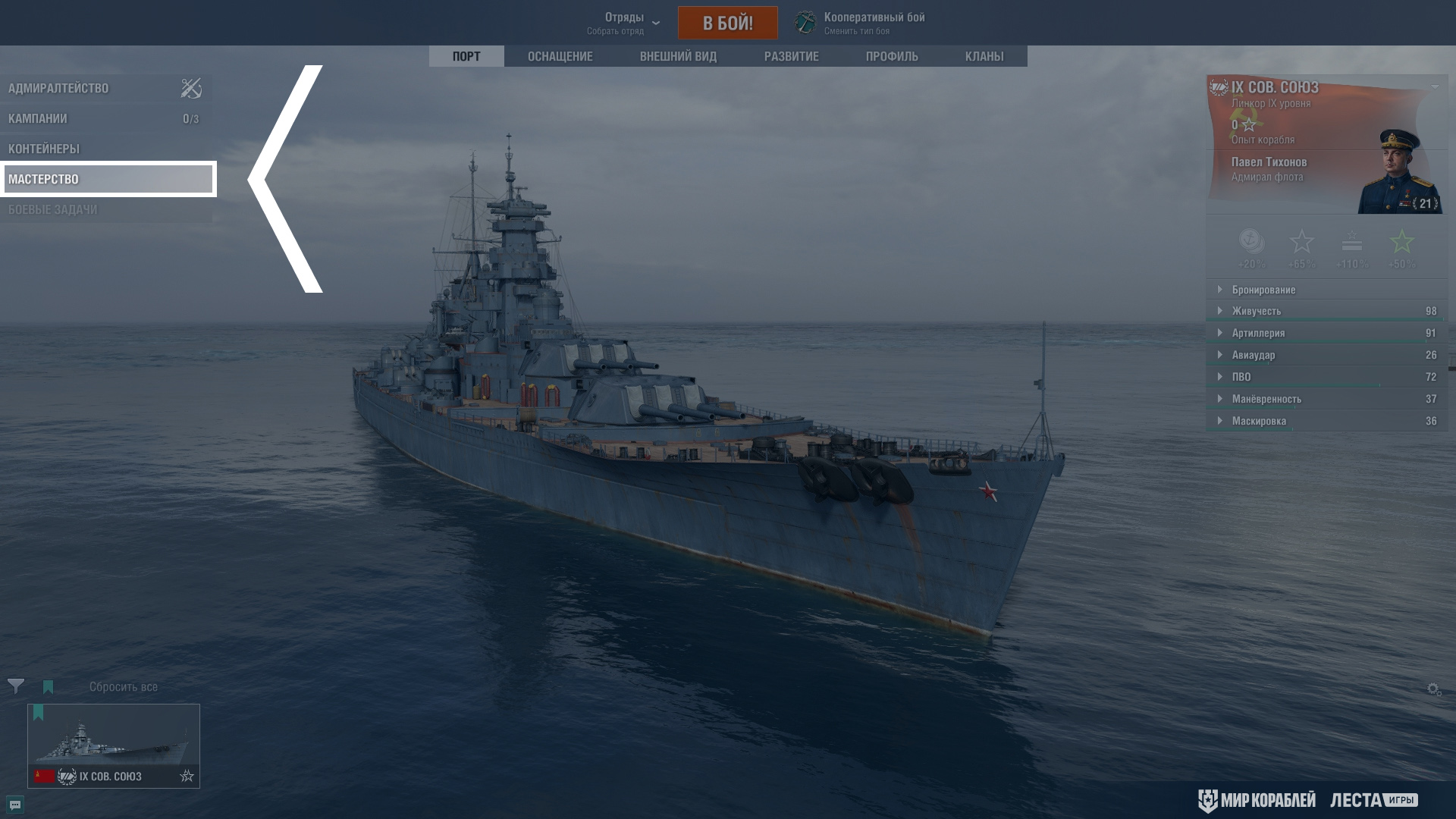Image resolution: width=1456 pixels, height=819 pixels.
Task: Open the ВНЕШНИЙ ВИД tab
Action: click(678, 56)
